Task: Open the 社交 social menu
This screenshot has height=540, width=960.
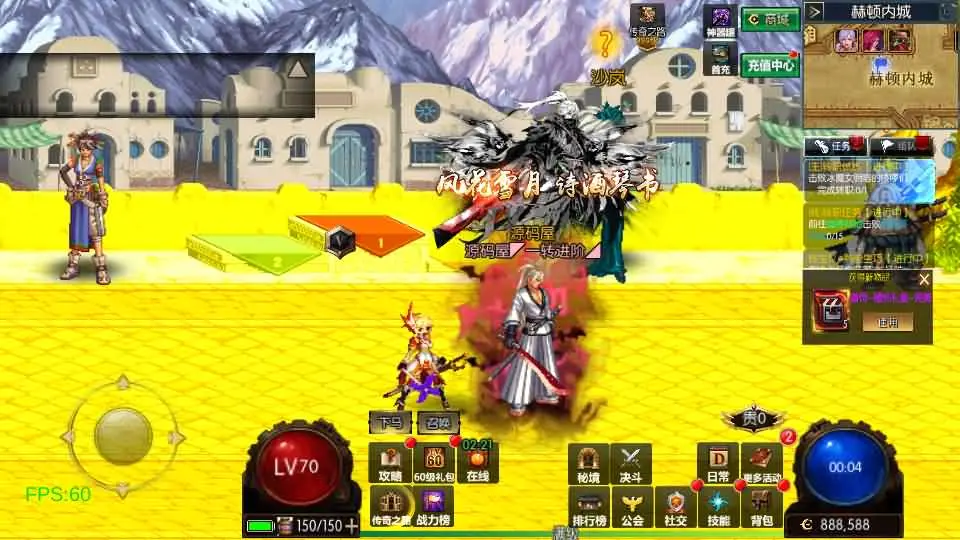Action: pos(675,507)
